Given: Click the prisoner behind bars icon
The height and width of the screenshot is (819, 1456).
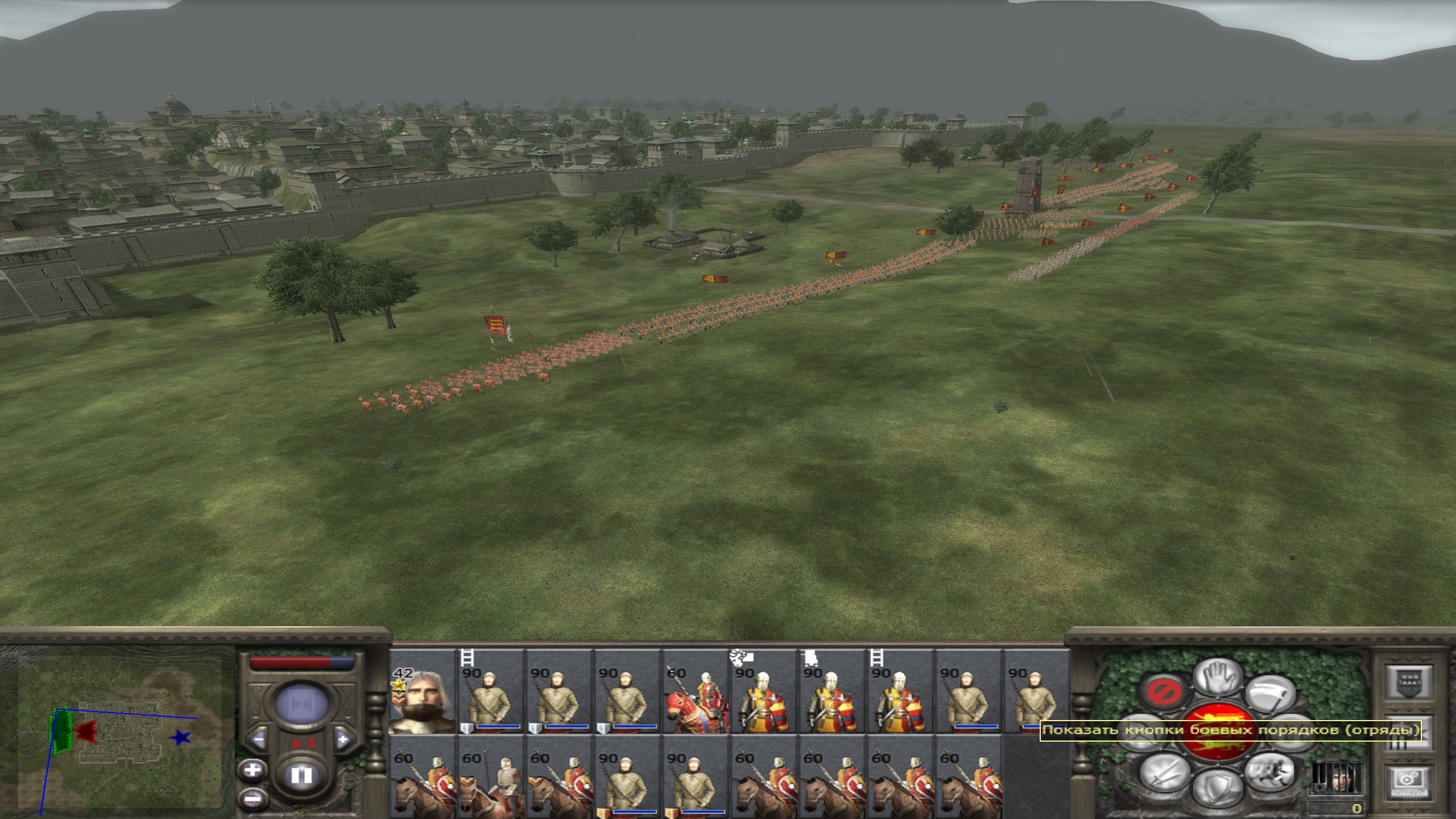Looking at the screenshot, I should (1338, 778).
